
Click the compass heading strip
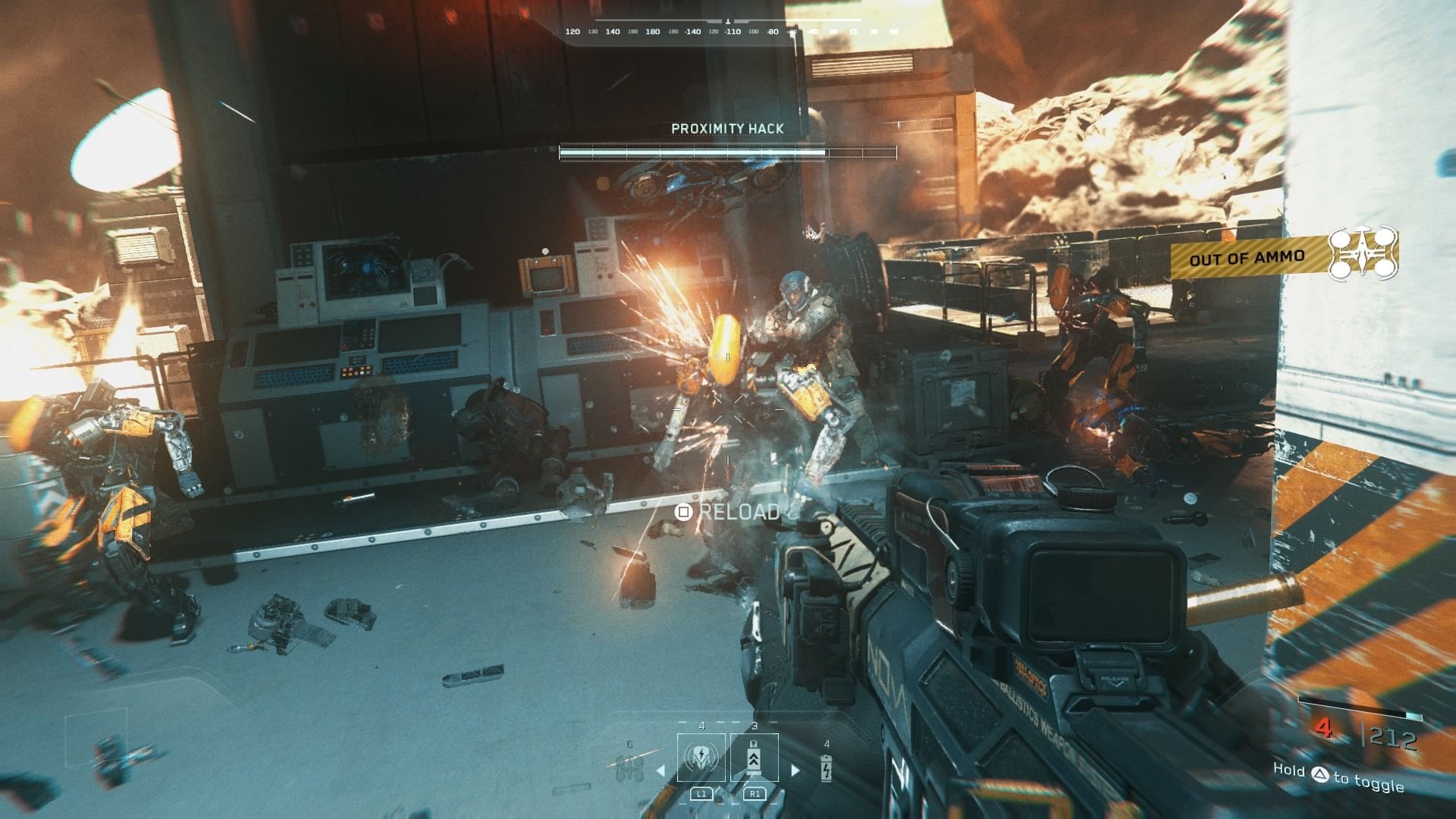tap(728, 32)
